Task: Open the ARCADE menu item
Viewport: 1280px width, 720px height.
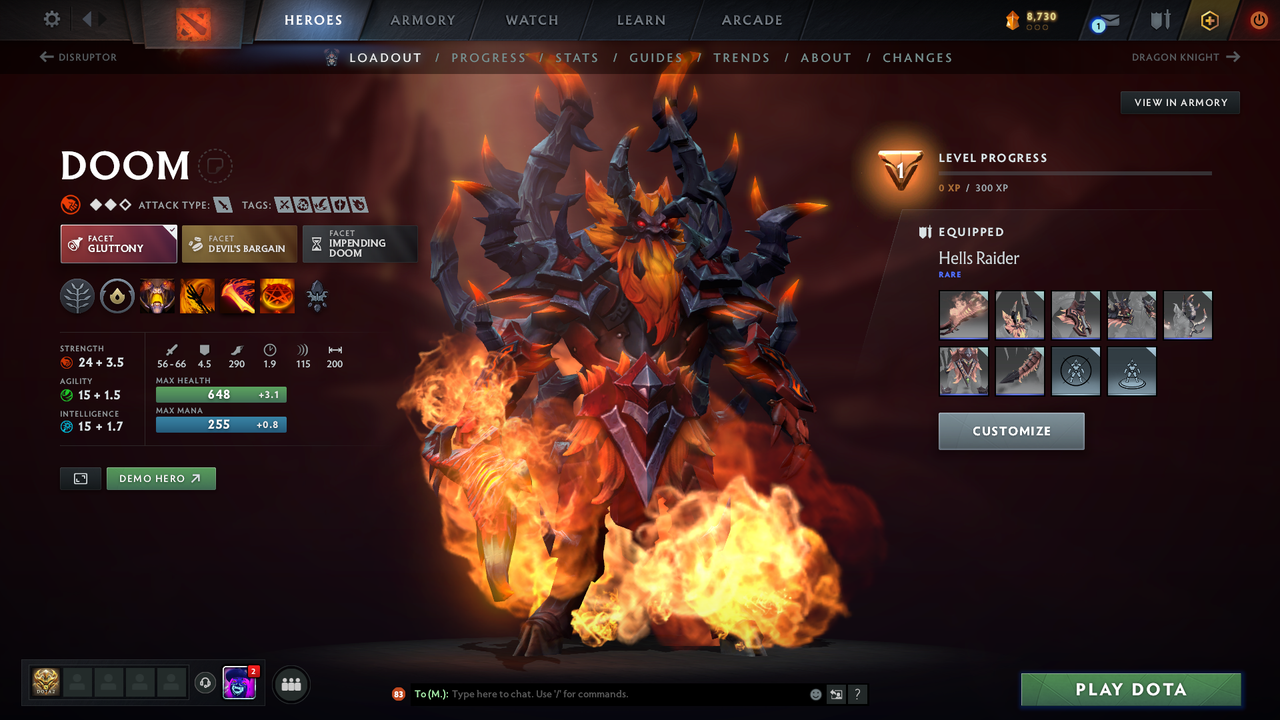Action: coord(751,20)
